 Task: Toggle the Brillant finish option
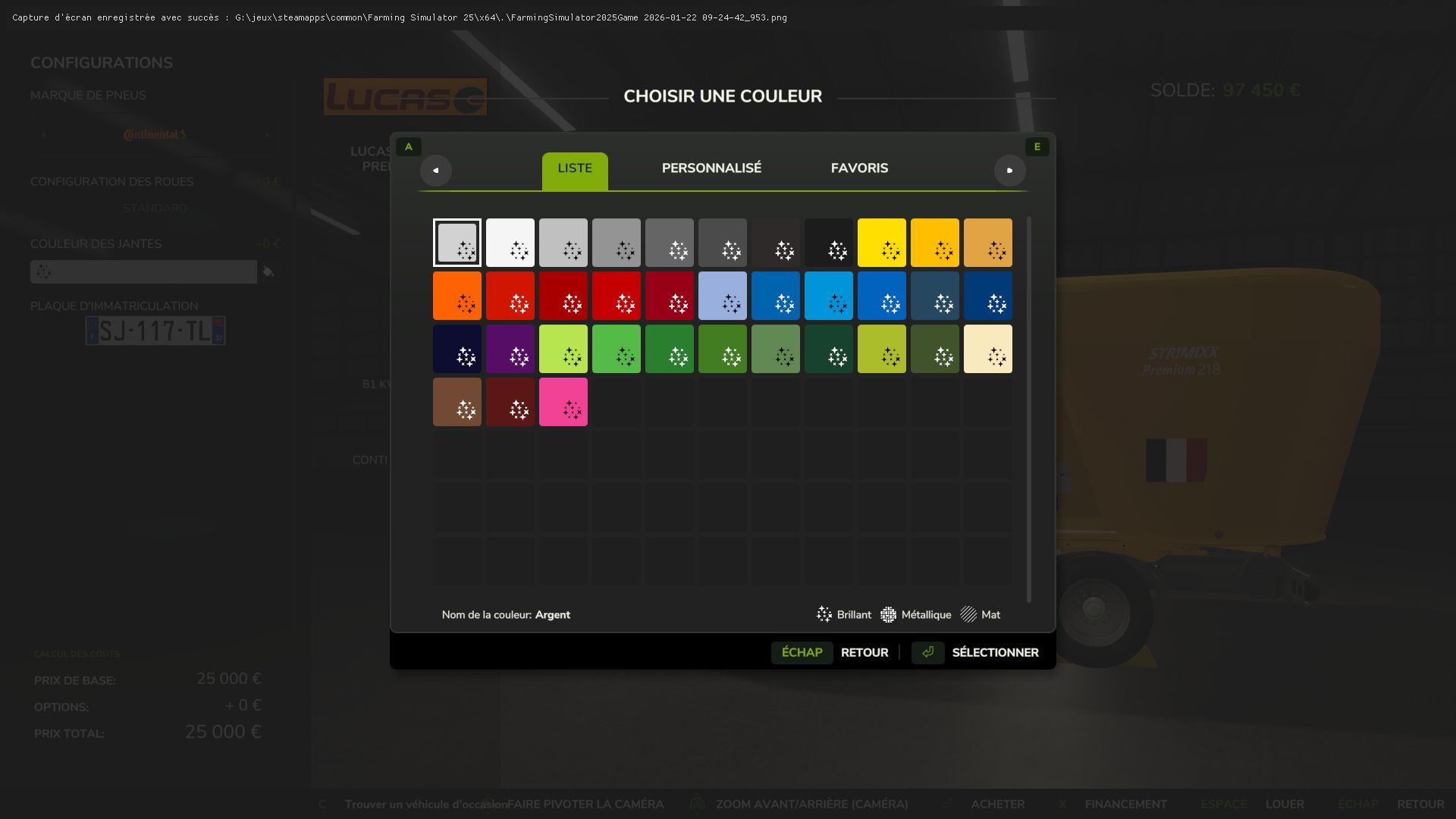tap(844, 615)
